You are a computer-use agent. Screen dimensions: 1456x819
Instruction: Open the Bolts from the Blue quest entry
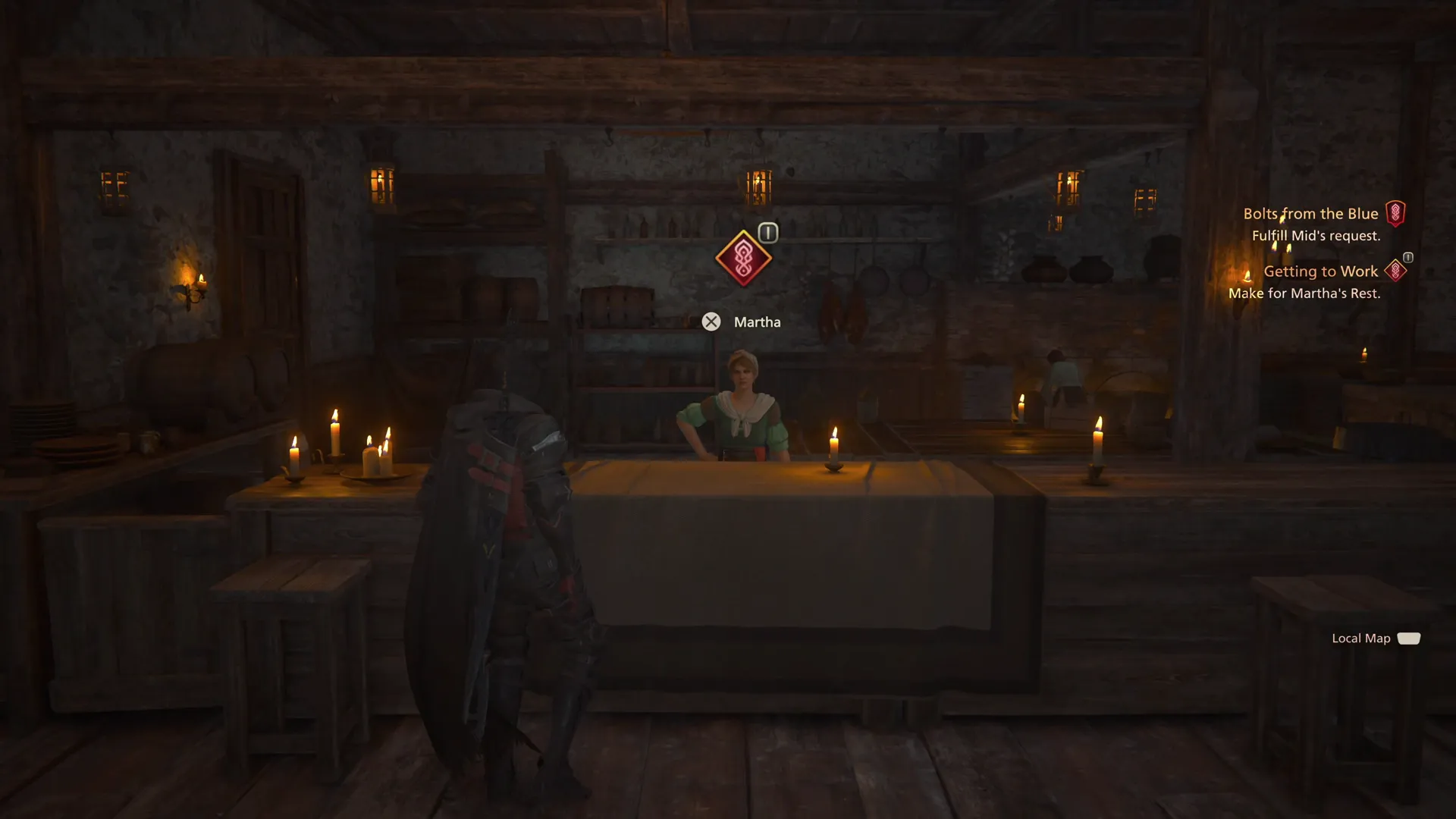coord(1311,213)
